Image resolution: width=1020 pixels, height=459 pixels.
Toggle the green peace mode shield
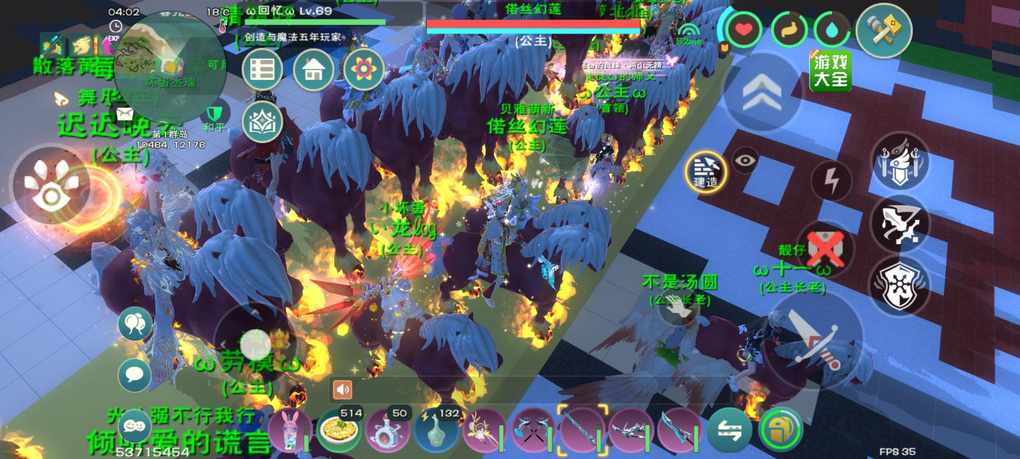point(213,114)
